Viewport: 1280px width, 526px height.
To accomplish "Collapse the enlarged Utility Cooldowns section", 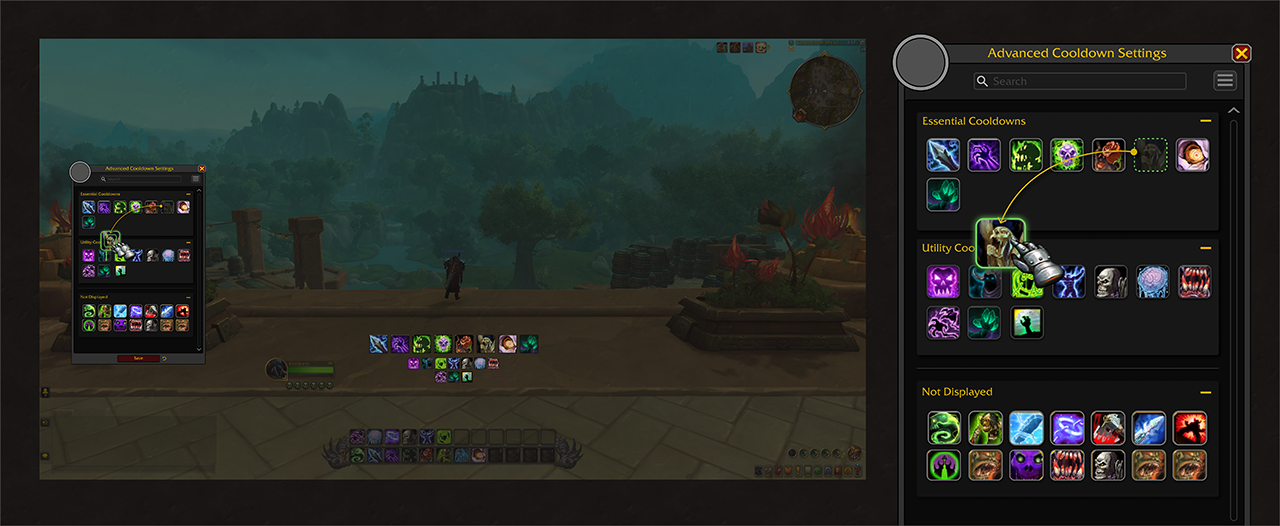I will point(1206,248).
